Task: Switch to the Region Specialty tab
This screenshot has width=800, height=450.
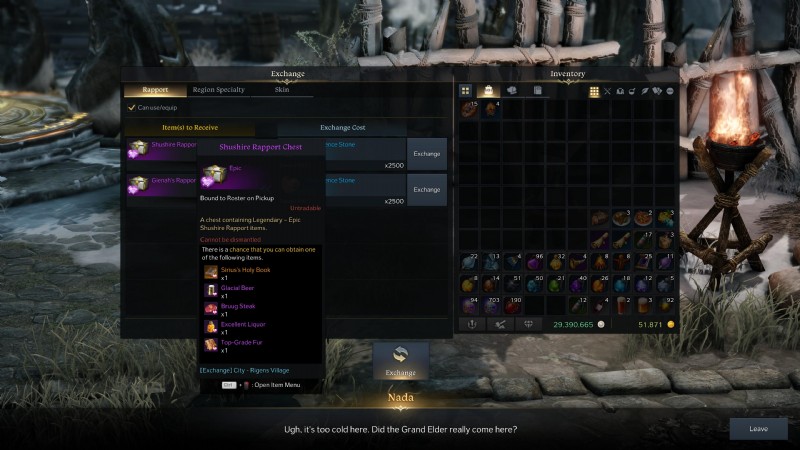Action: 217,90
